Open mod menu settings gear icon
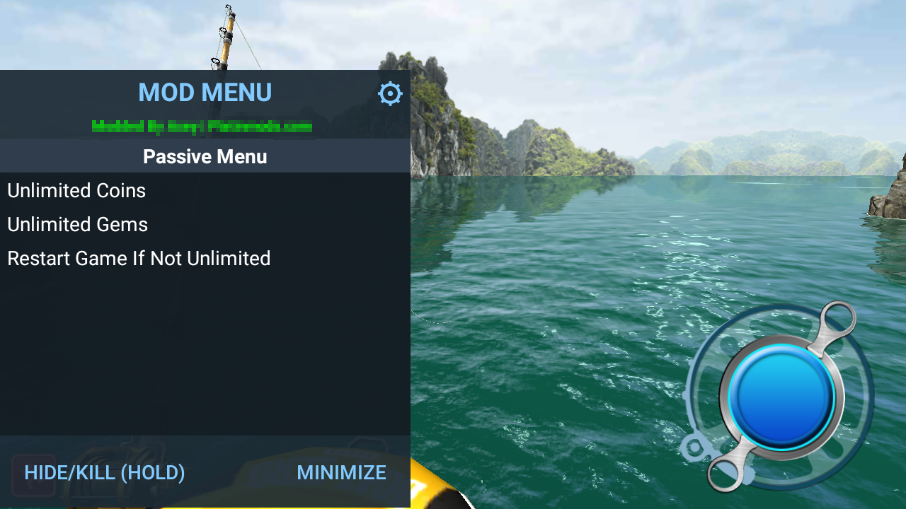Viewport: 906px width, 509px height. click(390, 94)
